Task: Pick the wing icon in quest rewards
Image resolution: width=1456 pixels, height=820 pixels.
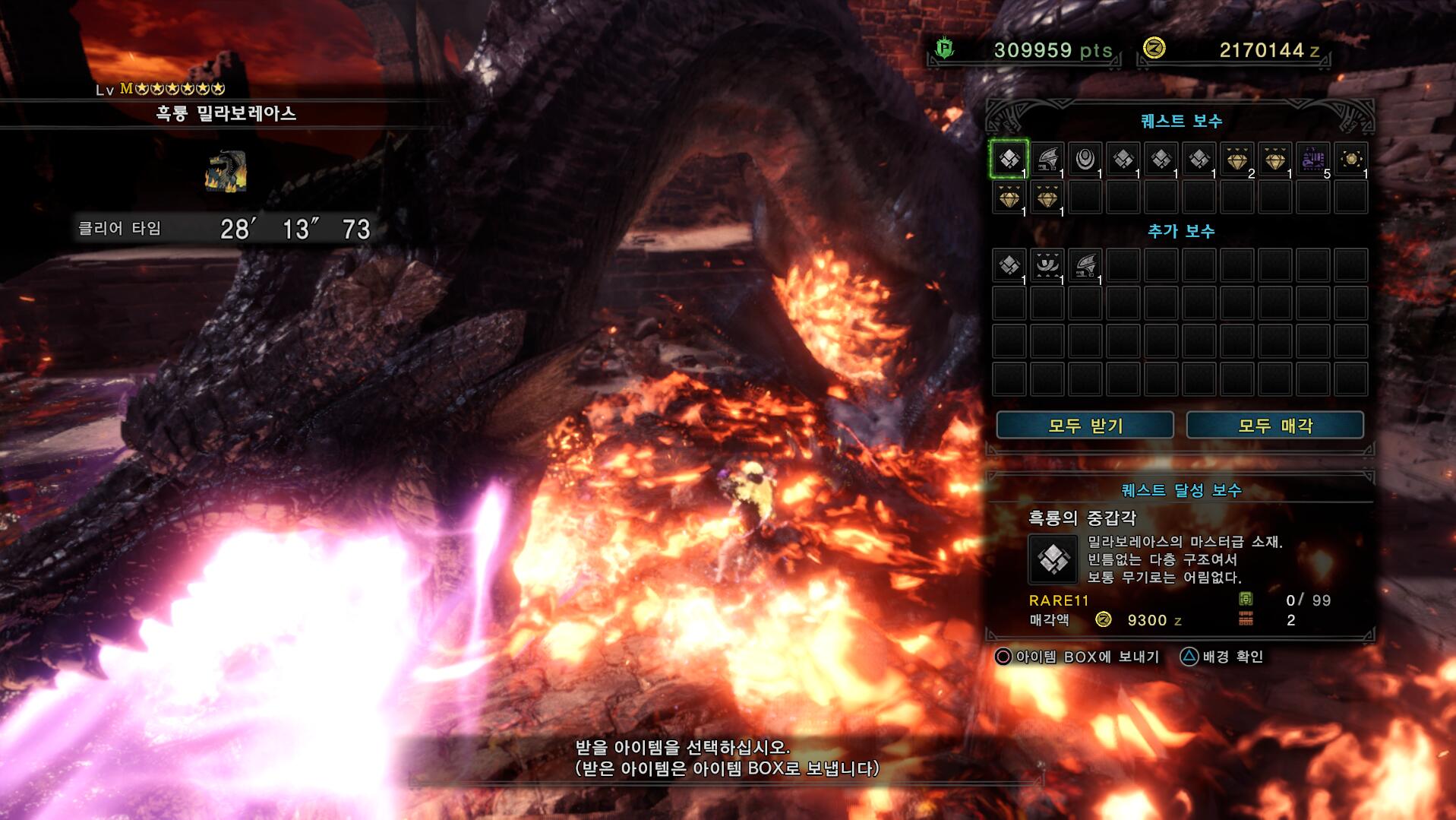Action: 1047,159
